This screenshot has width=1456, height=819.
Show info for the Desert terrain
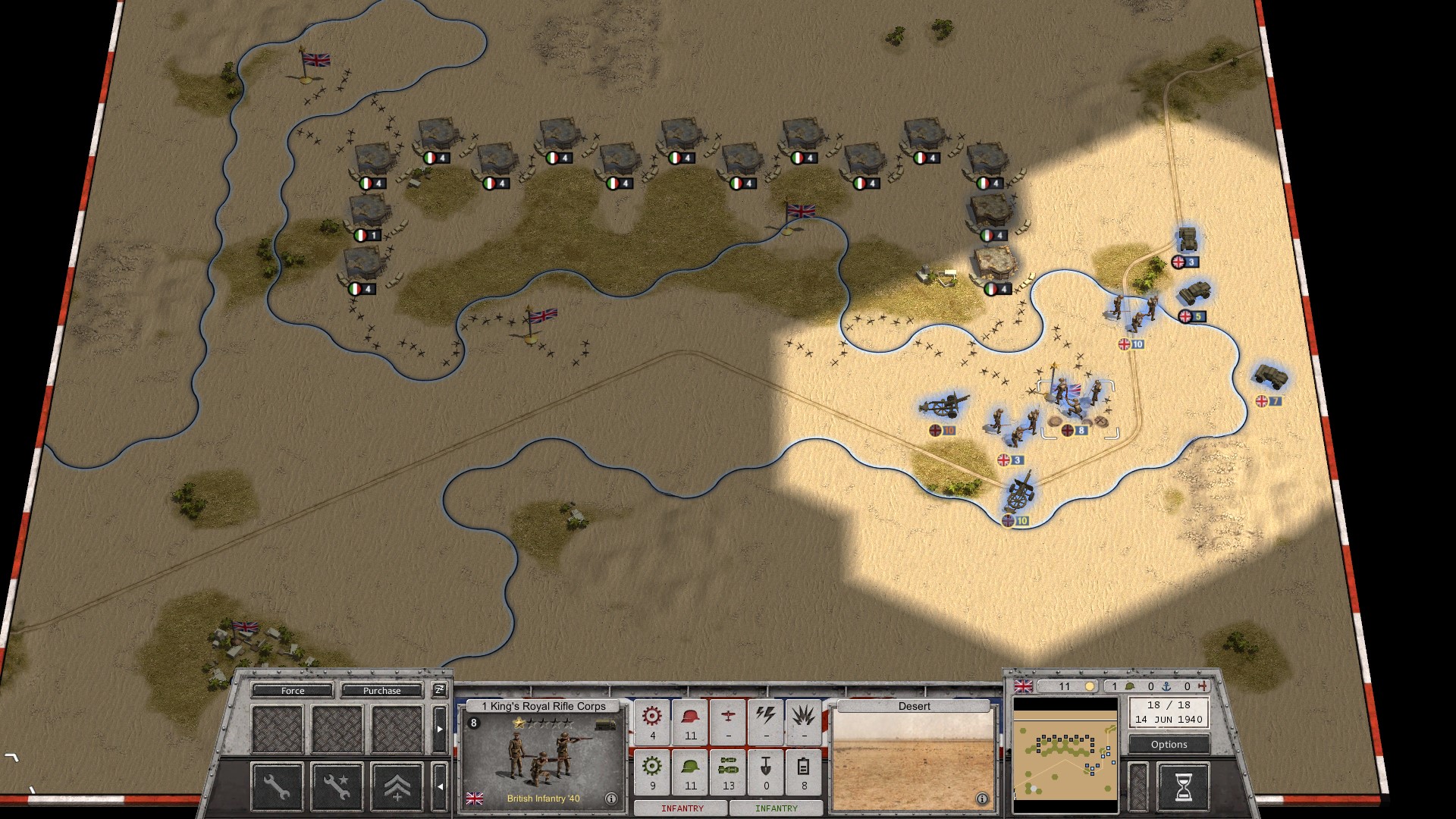[982, 799]
